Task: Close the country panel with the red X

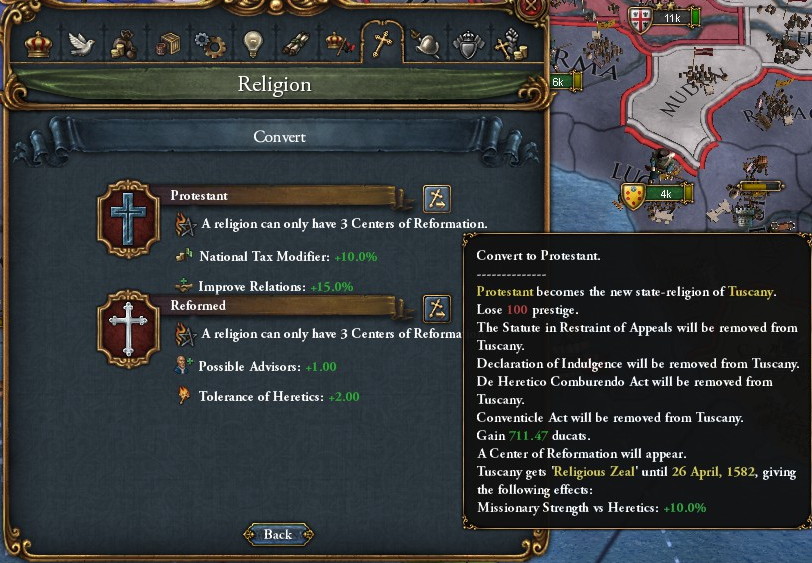Action: tap(532, 8)
